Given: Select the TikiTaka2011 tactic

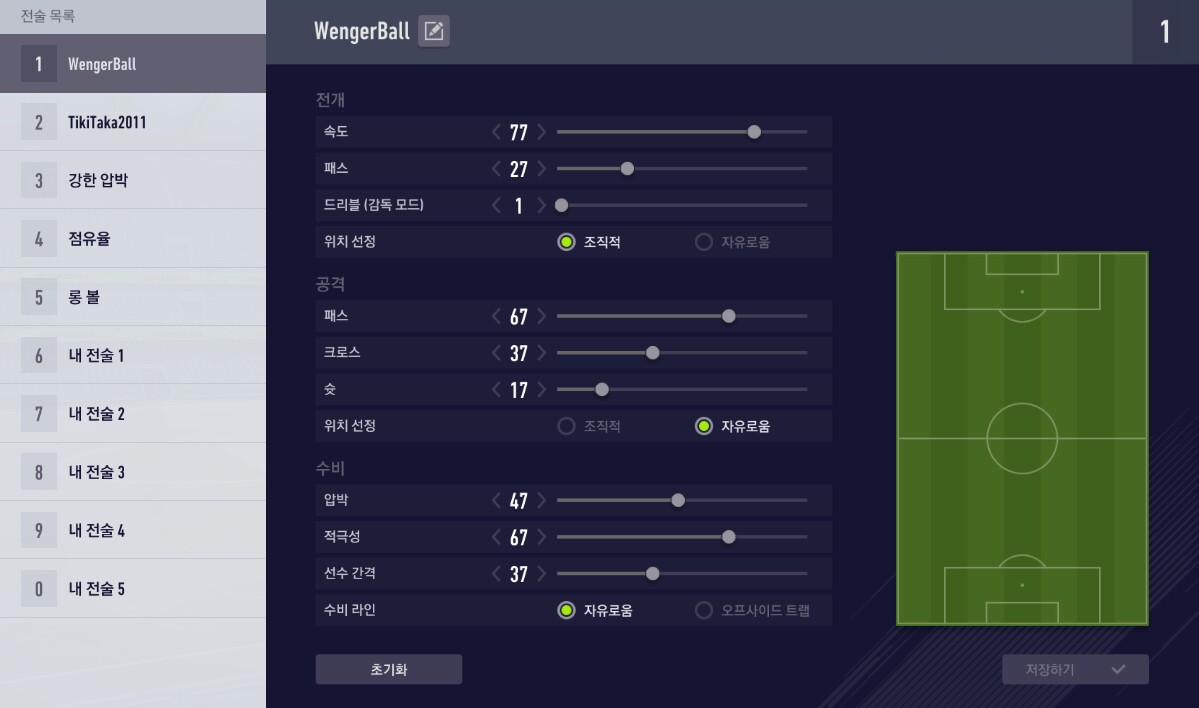Looking at the screenshot, I should [133, 122].
